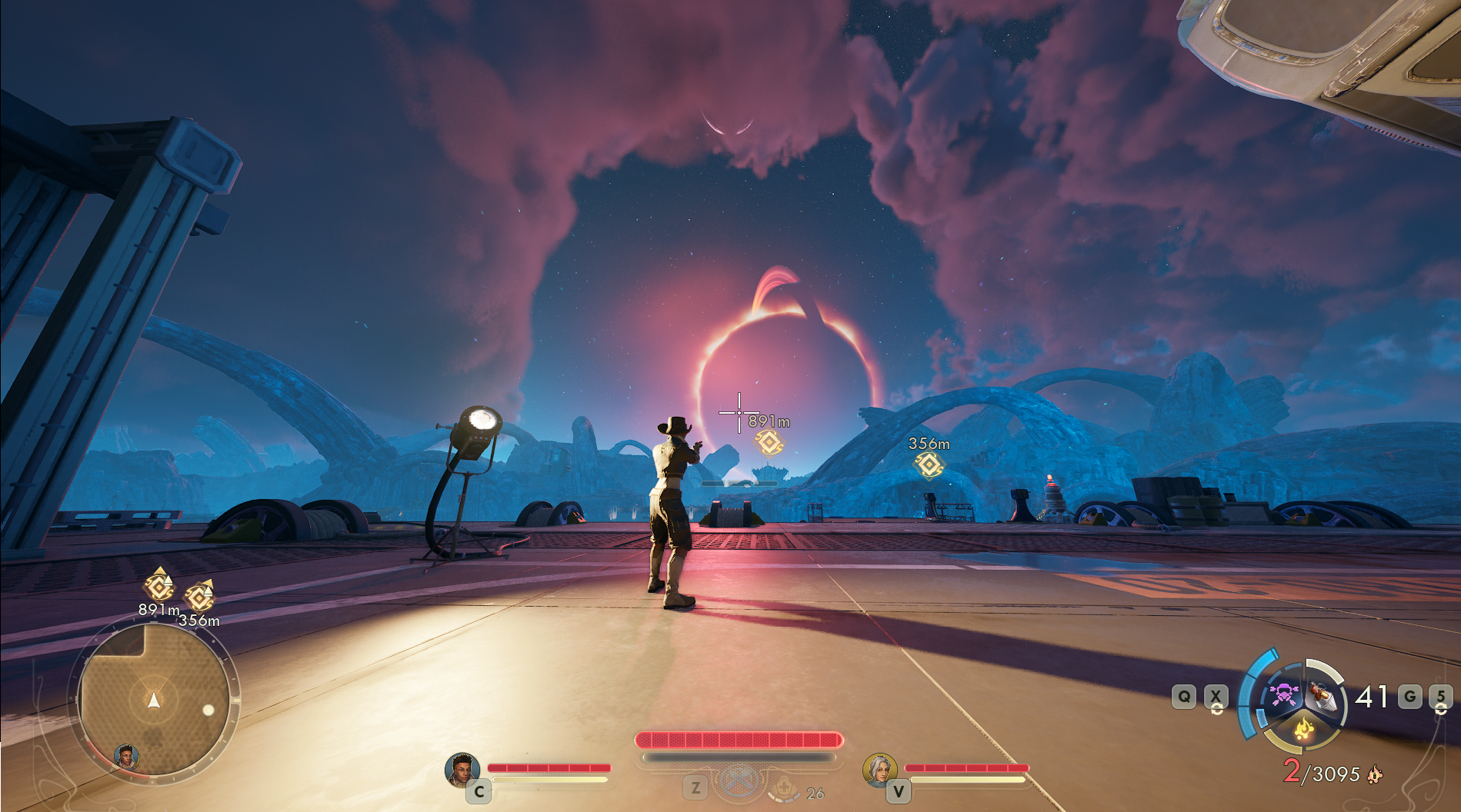Select the dark-haired companion portrait
1461x812 pixels.
462,769
